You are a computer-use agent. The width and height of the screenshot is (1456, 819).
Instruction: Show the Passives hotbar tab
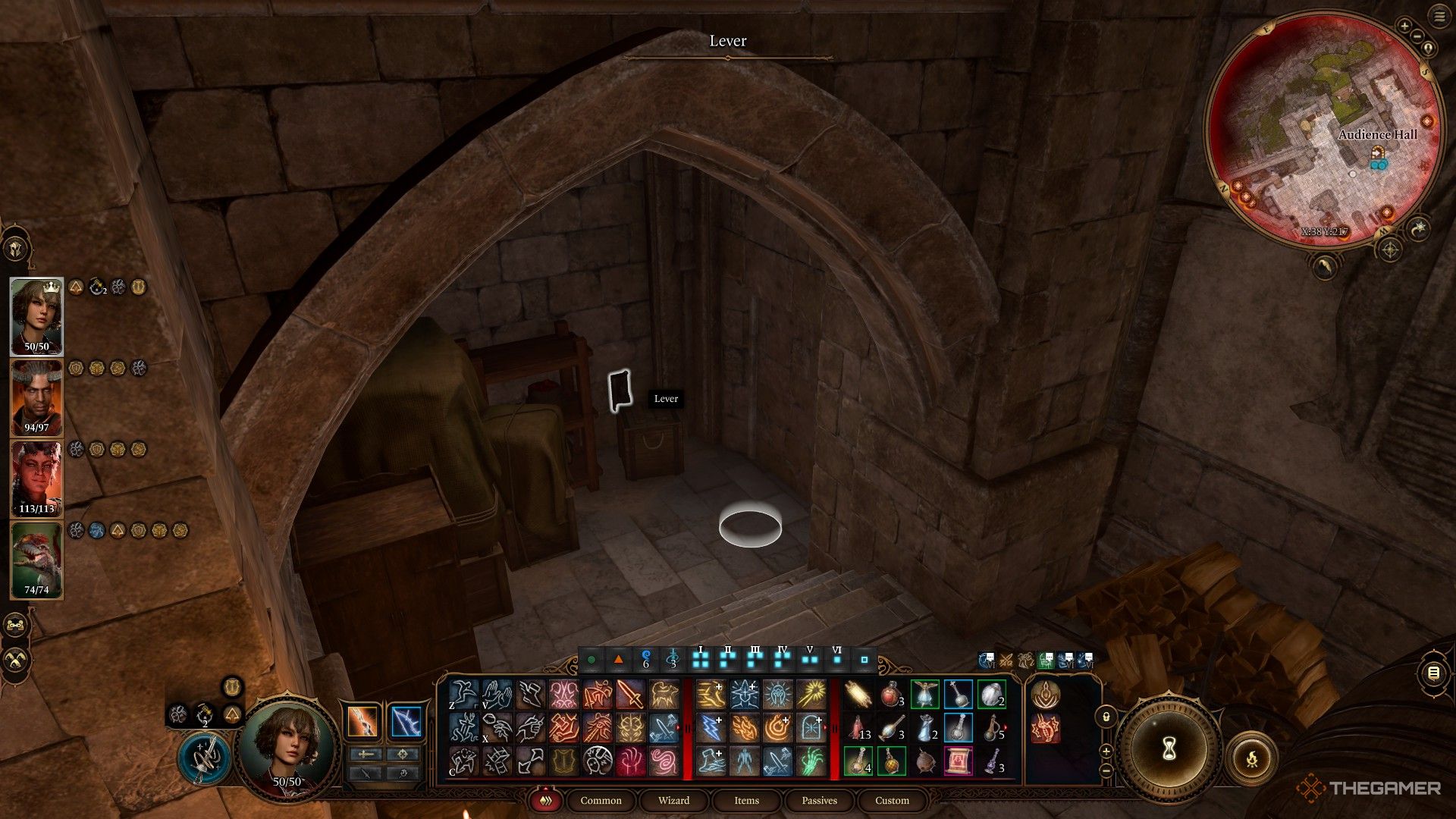pos(819,801)
